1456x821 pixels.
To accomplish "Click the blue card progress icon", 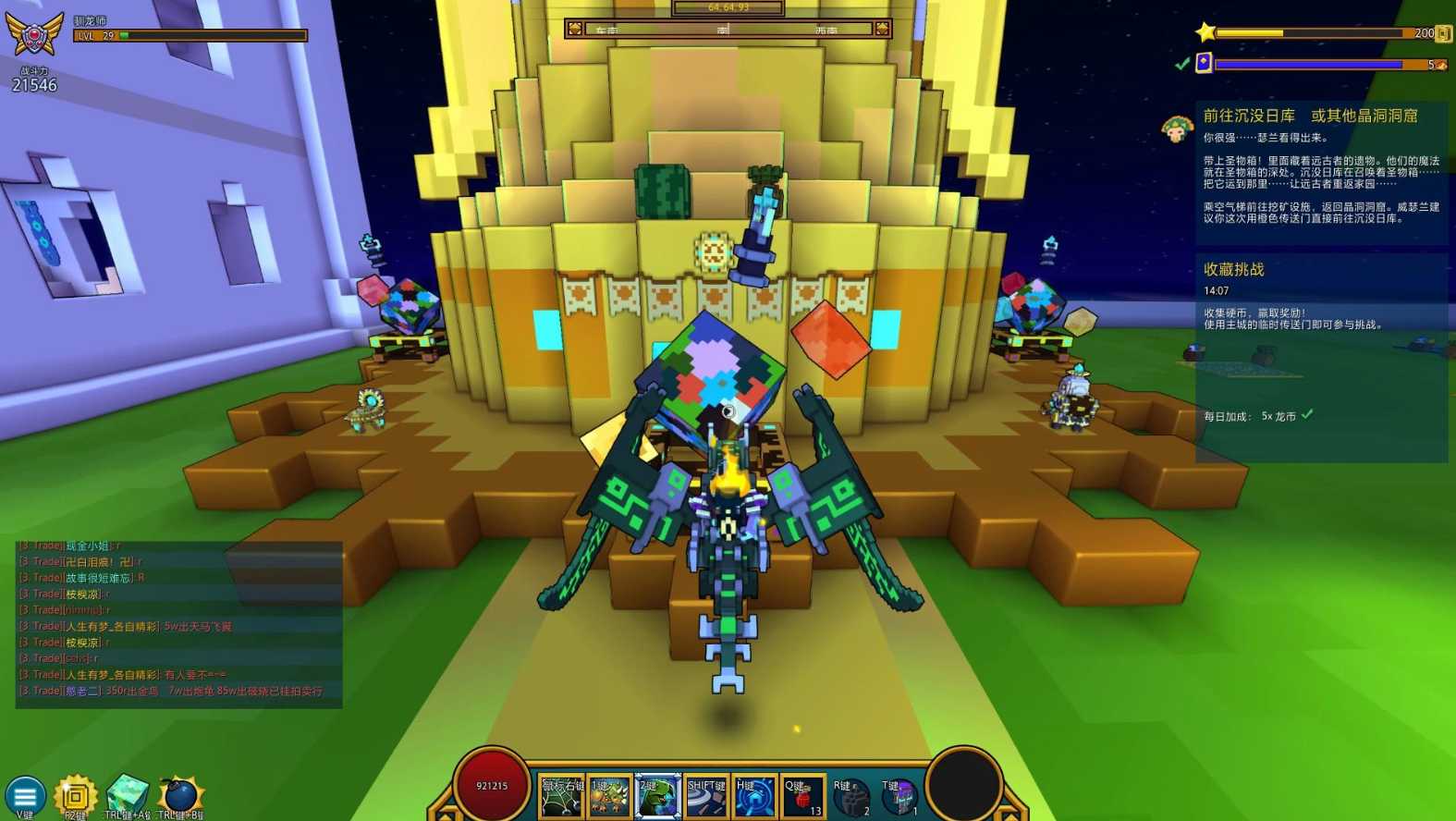I will [1204, 63].
